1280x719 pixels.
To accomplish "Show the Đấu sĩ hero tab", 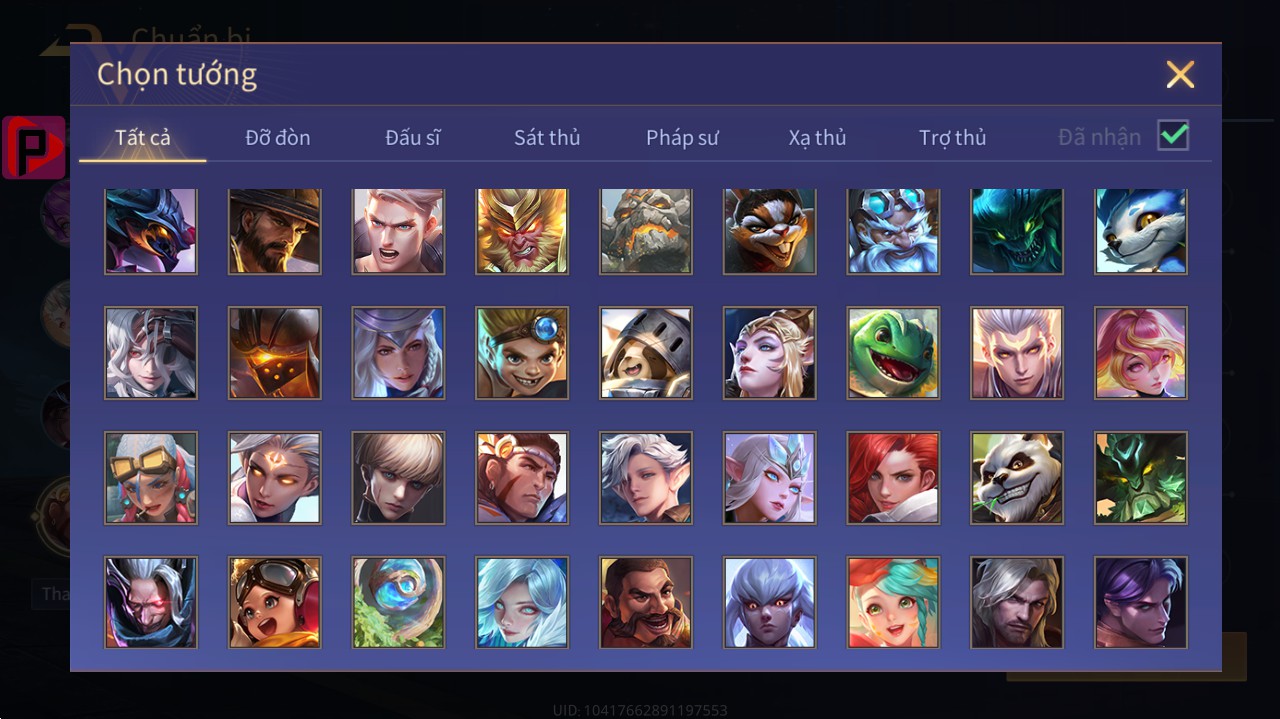I will (x=413, y=138).
